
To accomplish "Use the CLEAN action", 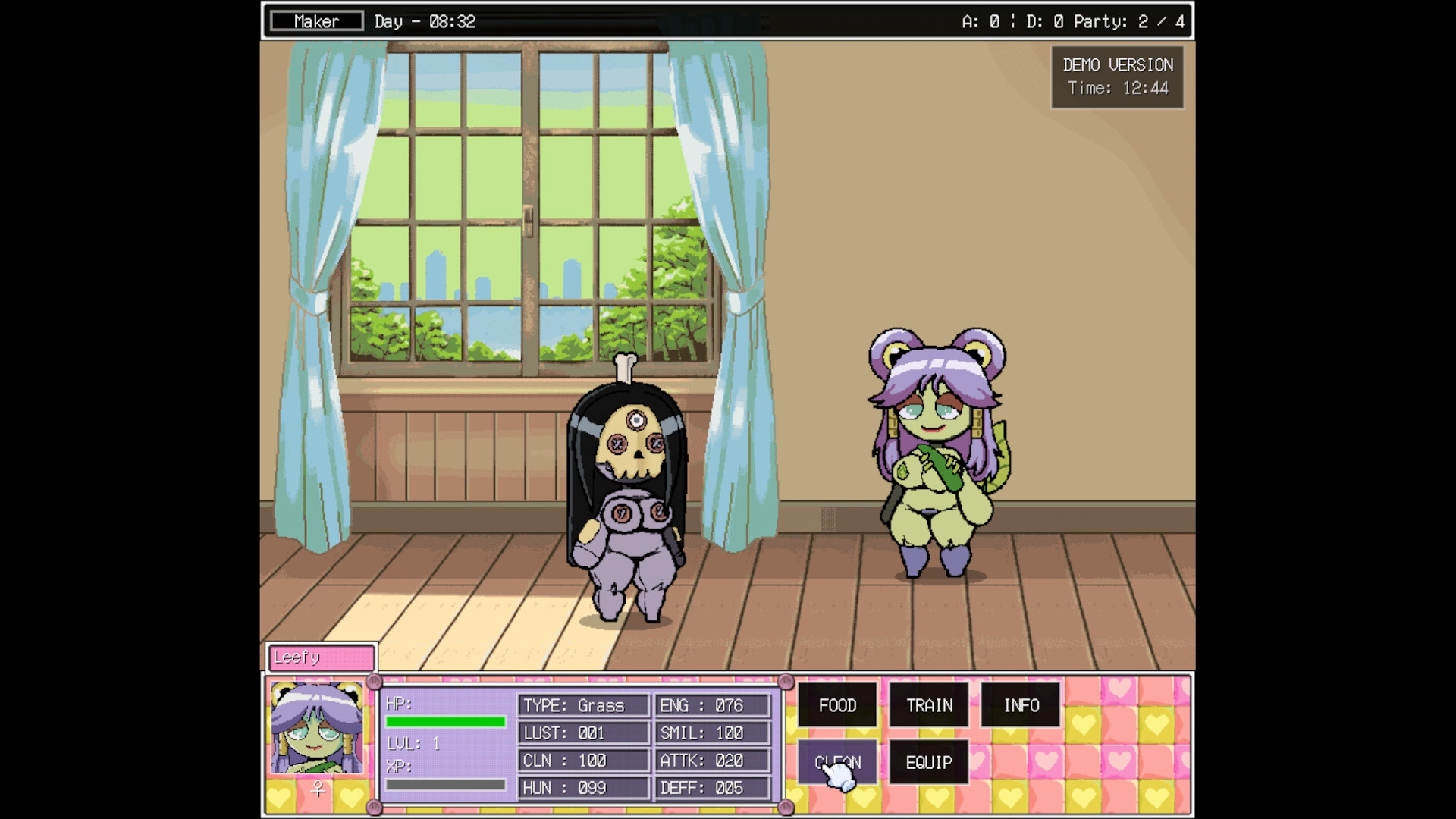I will click(836, 762).
